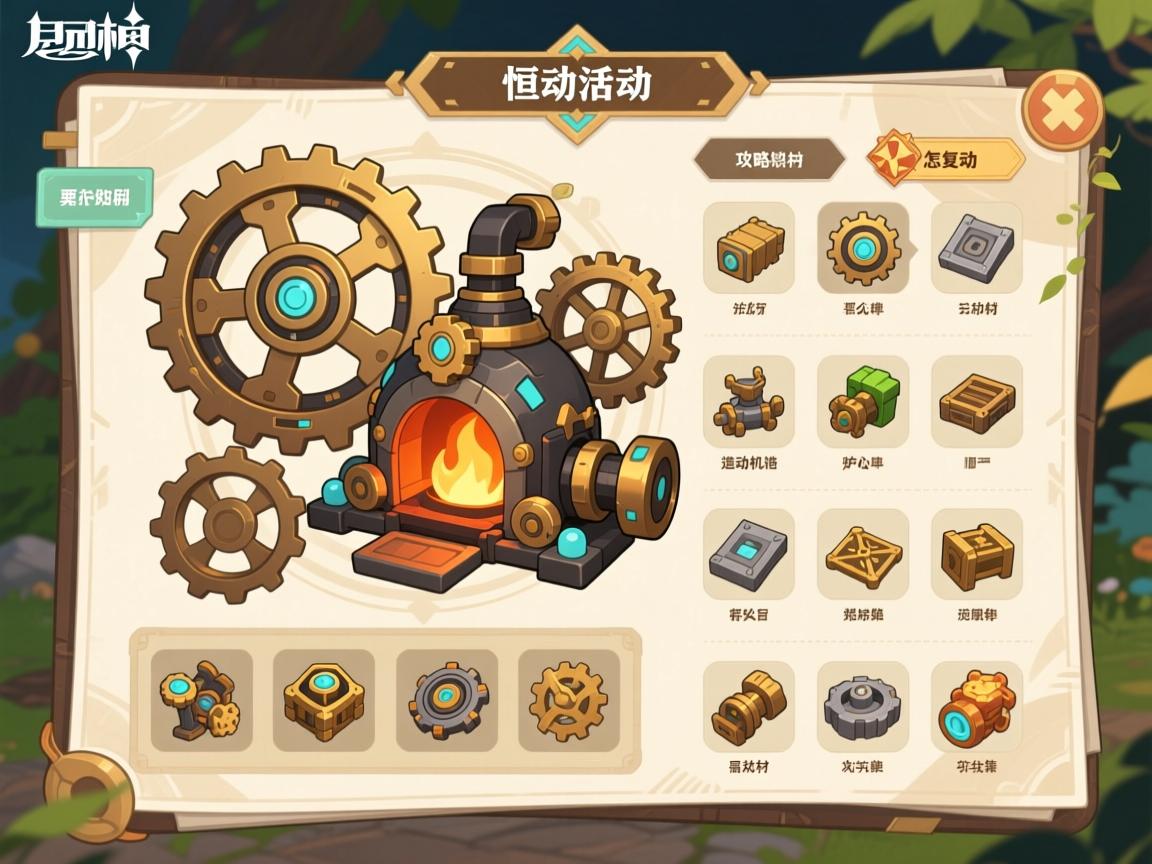Choose the golden hexagonal box slot
The height and width of the screenshot is (864, 1152).
323,700
